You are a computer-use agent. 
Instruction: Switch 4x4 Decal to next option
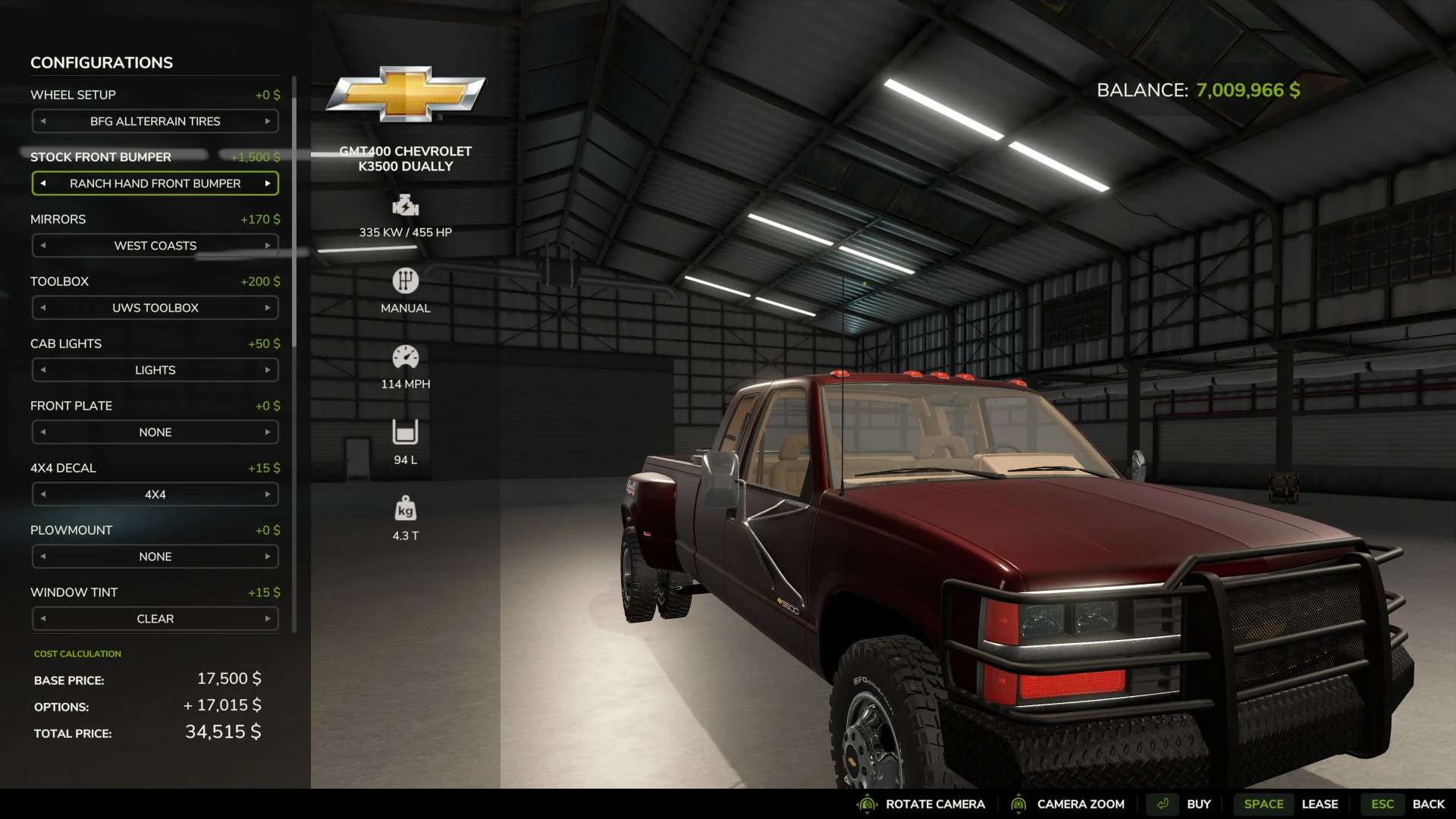[x=268, y=494]
